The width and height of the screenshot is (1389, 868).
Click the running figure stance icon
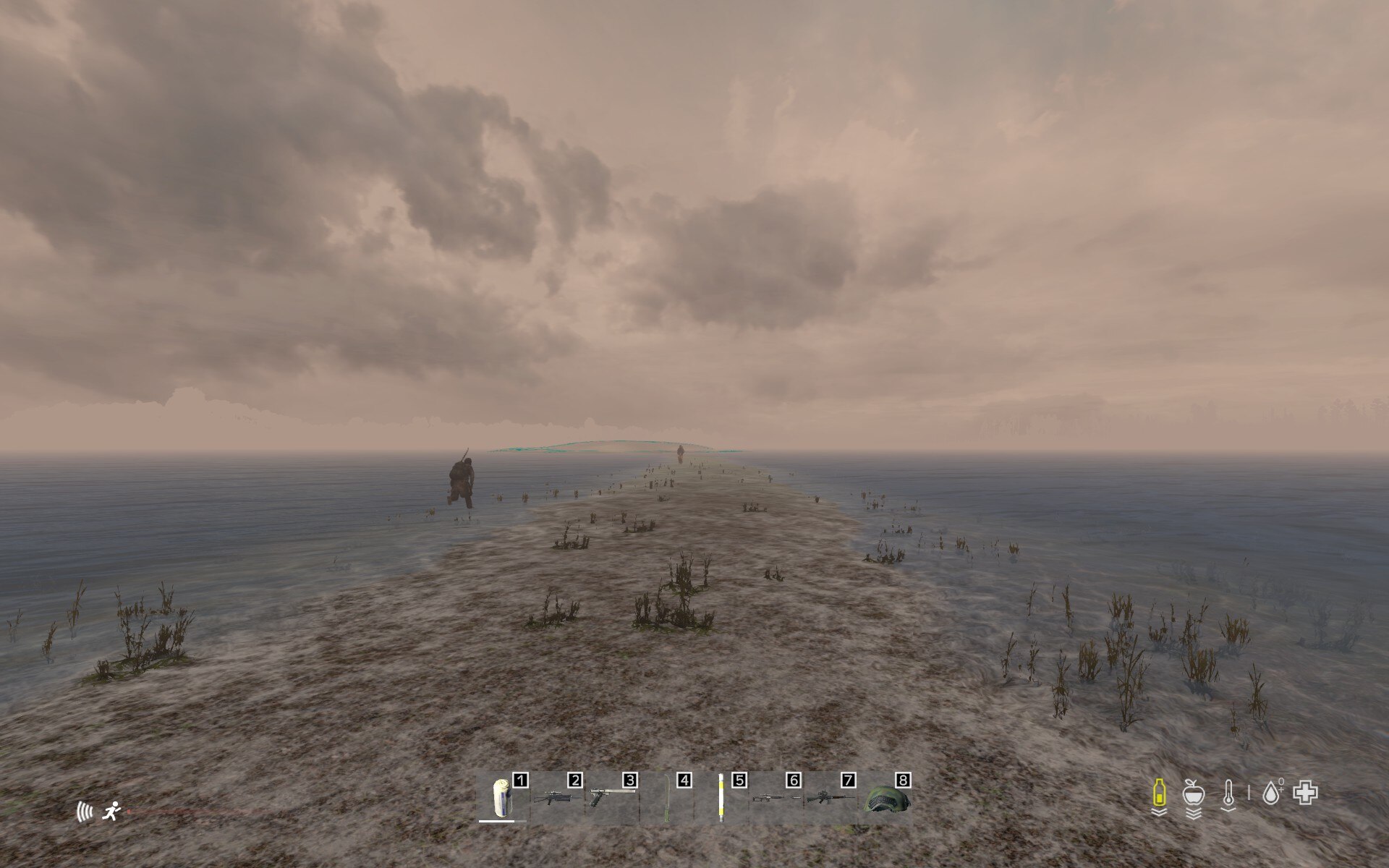[x=112, y=812]
